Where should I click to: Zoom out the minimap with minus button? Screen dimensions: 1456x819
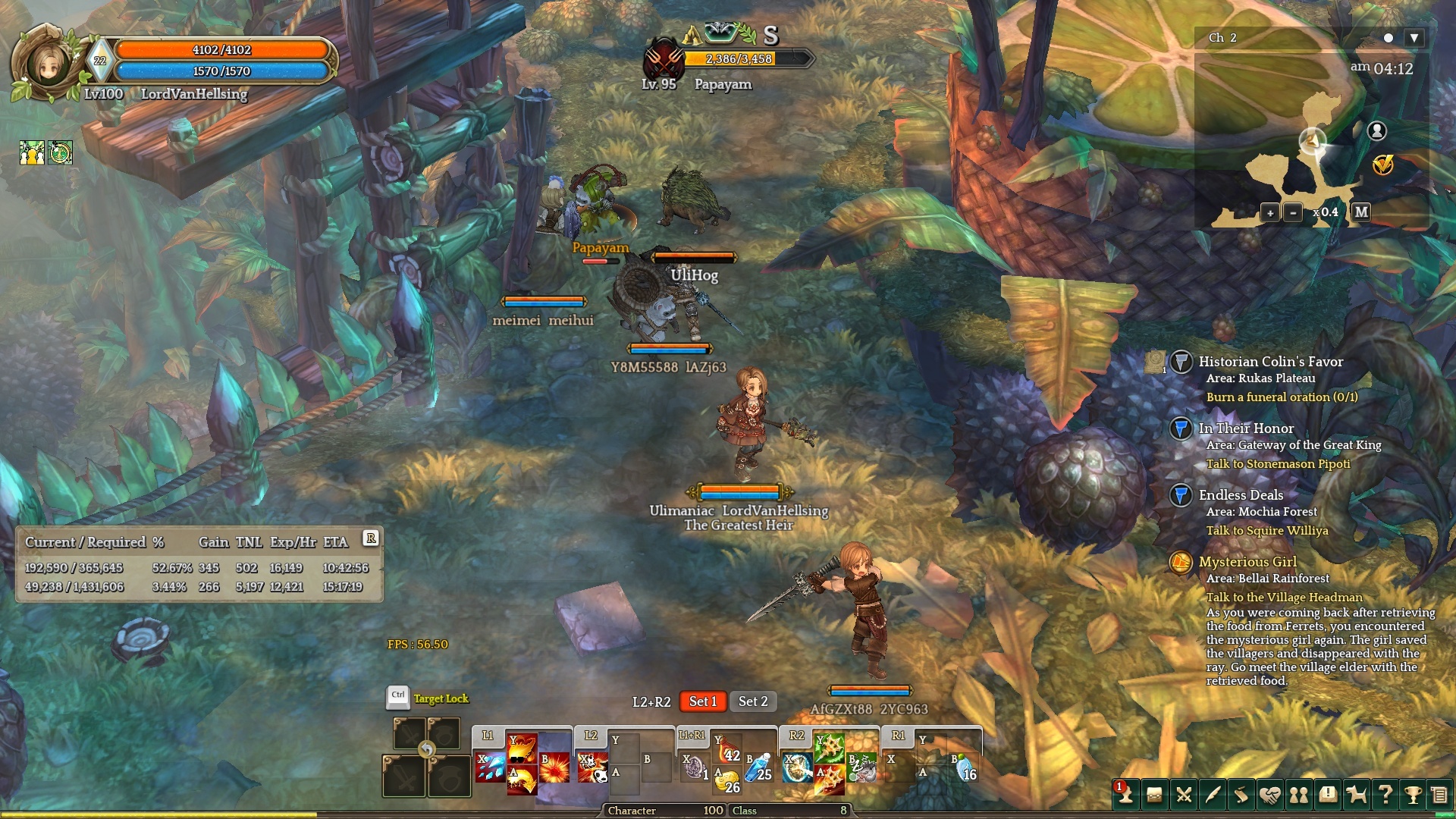1293,212
